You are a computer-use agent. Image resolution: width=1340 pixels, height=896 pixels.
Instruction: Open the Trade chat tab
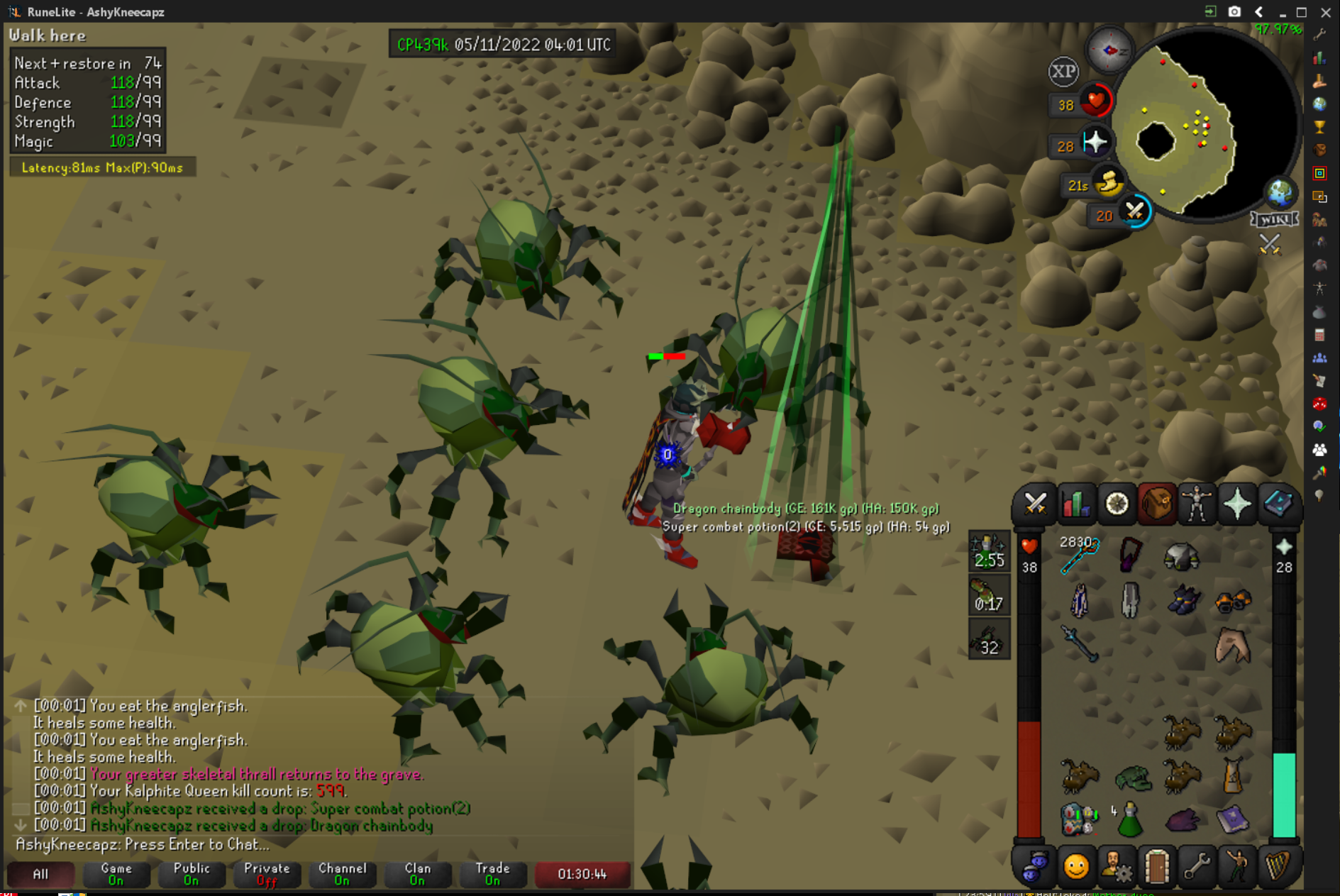coord(492,873)
